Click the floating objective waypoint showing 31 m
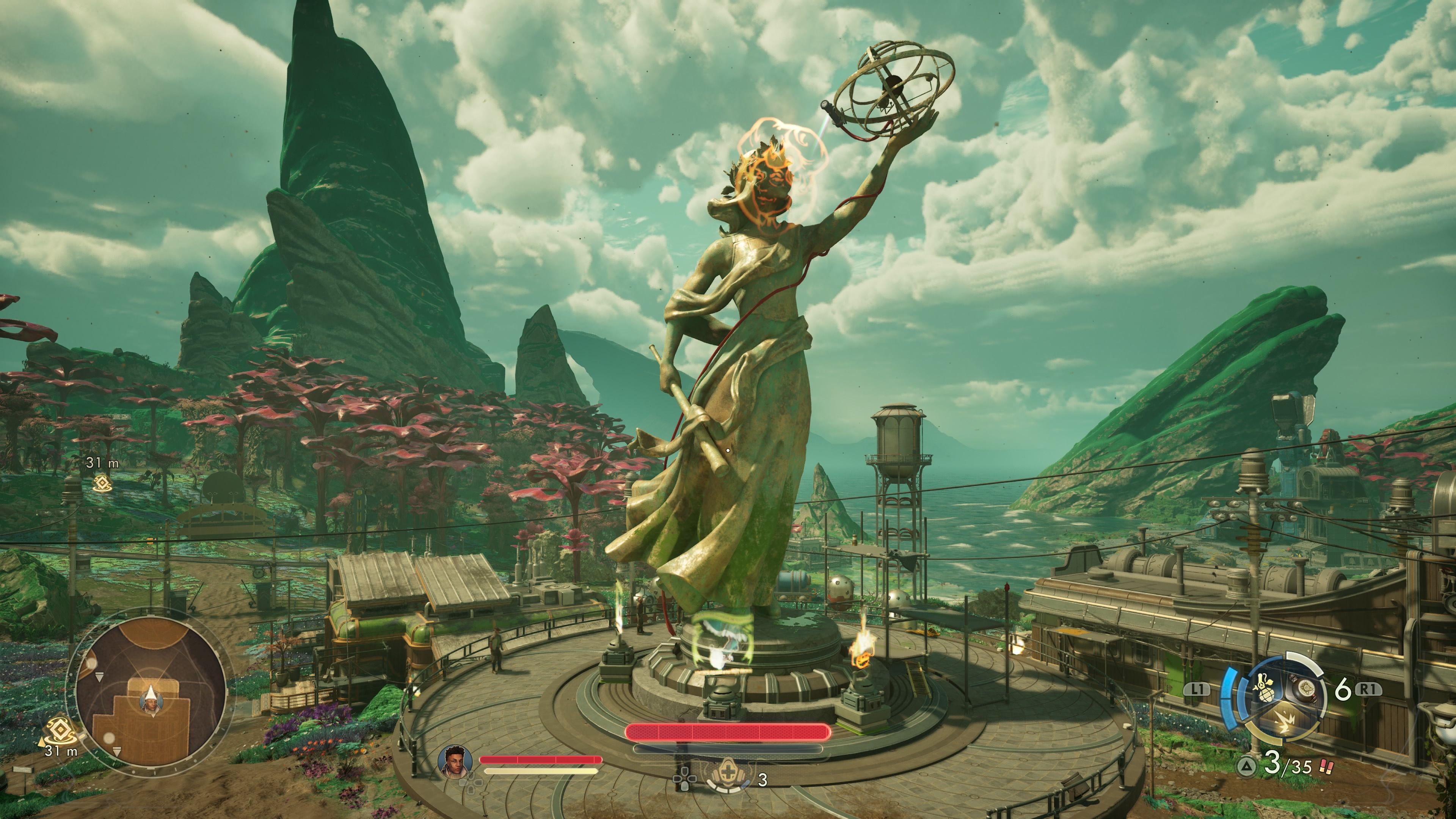This screenshot has width=1456, height=819. click(102, 482)
